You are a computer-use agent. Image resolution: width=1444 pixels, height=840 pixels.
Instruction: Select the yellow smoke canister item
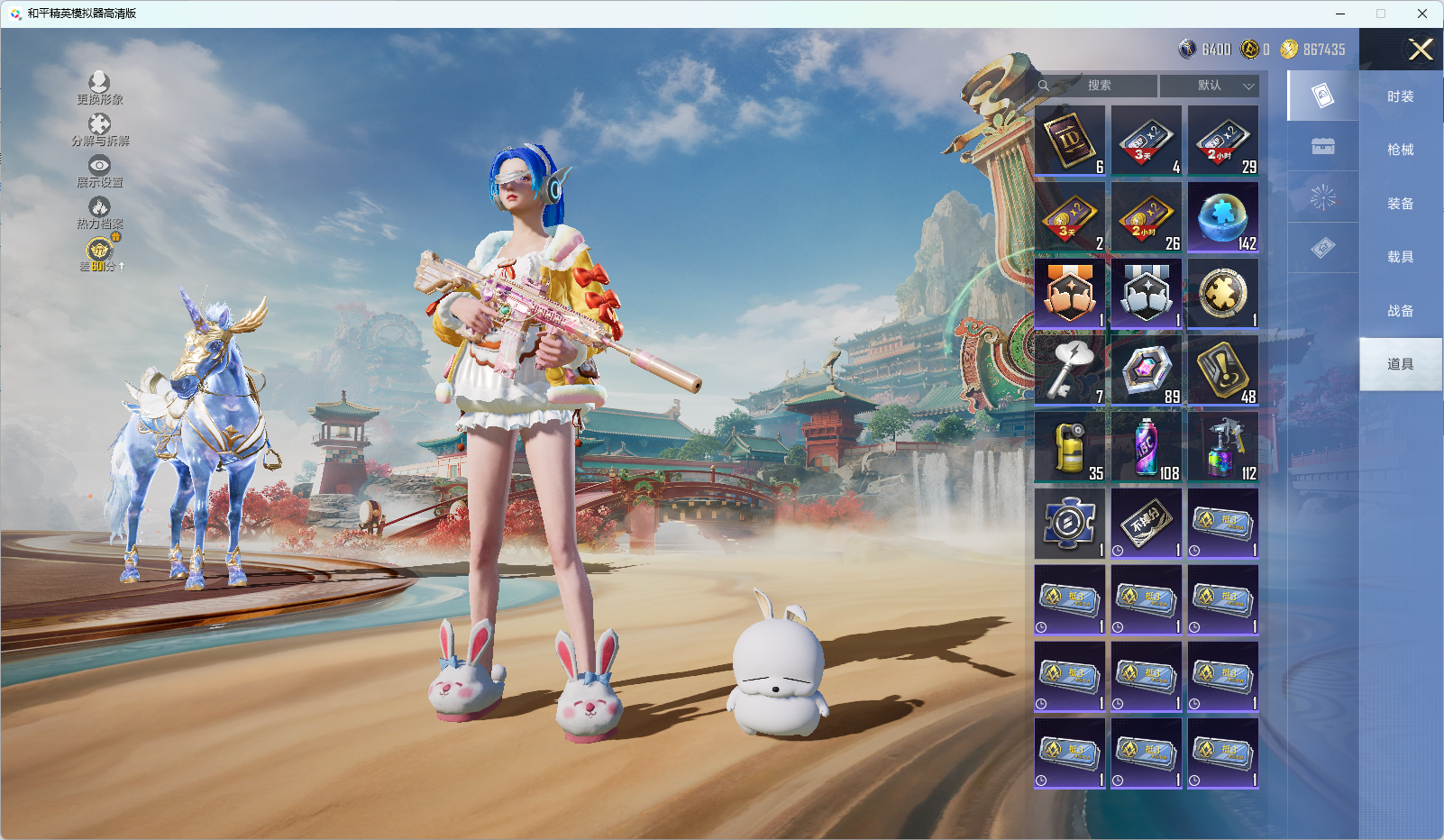[1070, 447]
